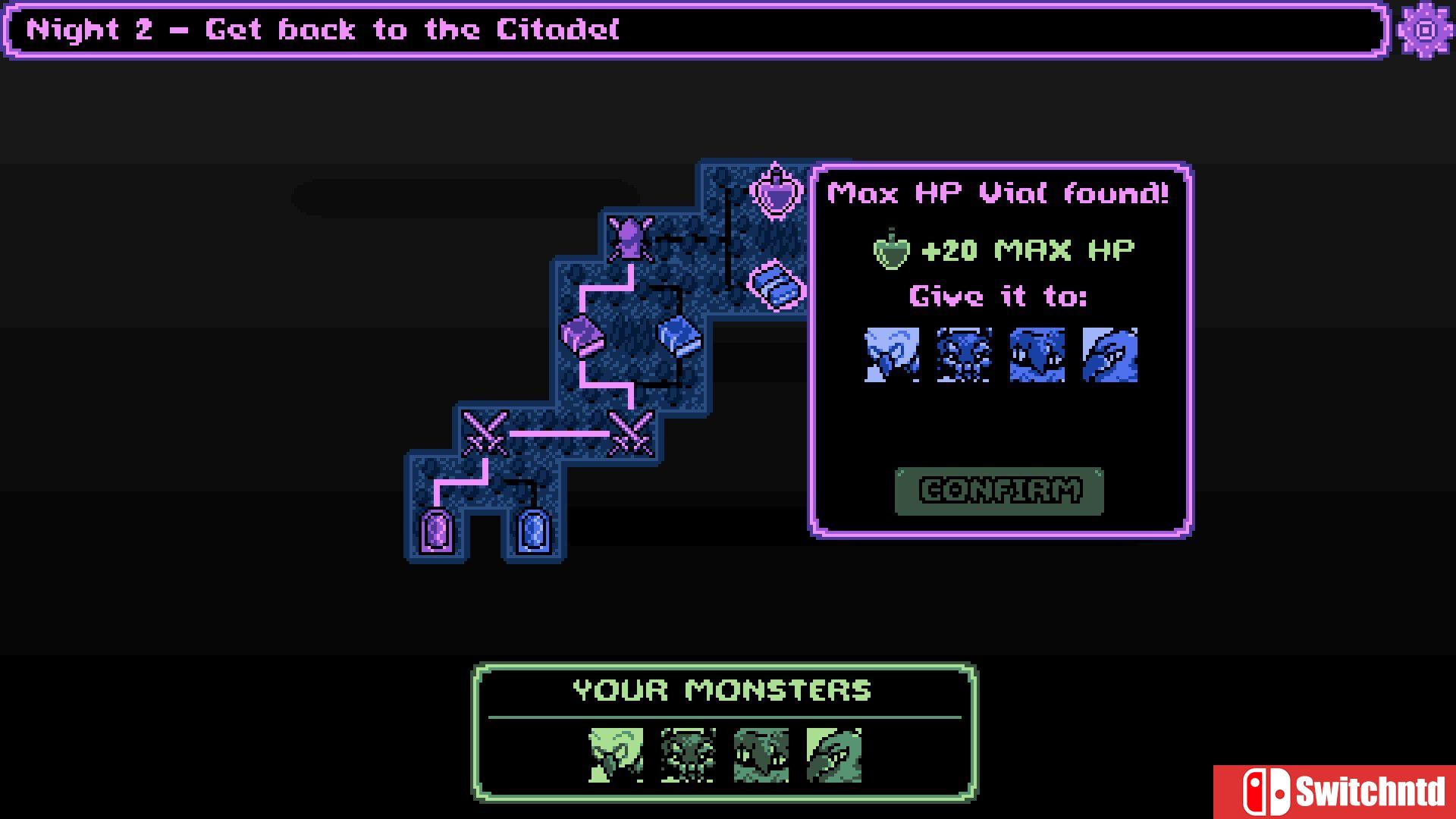Viewport: 1456px width, 819px height.
Task: Give the vial to the spiky spider-like monster
Action: pyautogui.click(x=964, y=355)
